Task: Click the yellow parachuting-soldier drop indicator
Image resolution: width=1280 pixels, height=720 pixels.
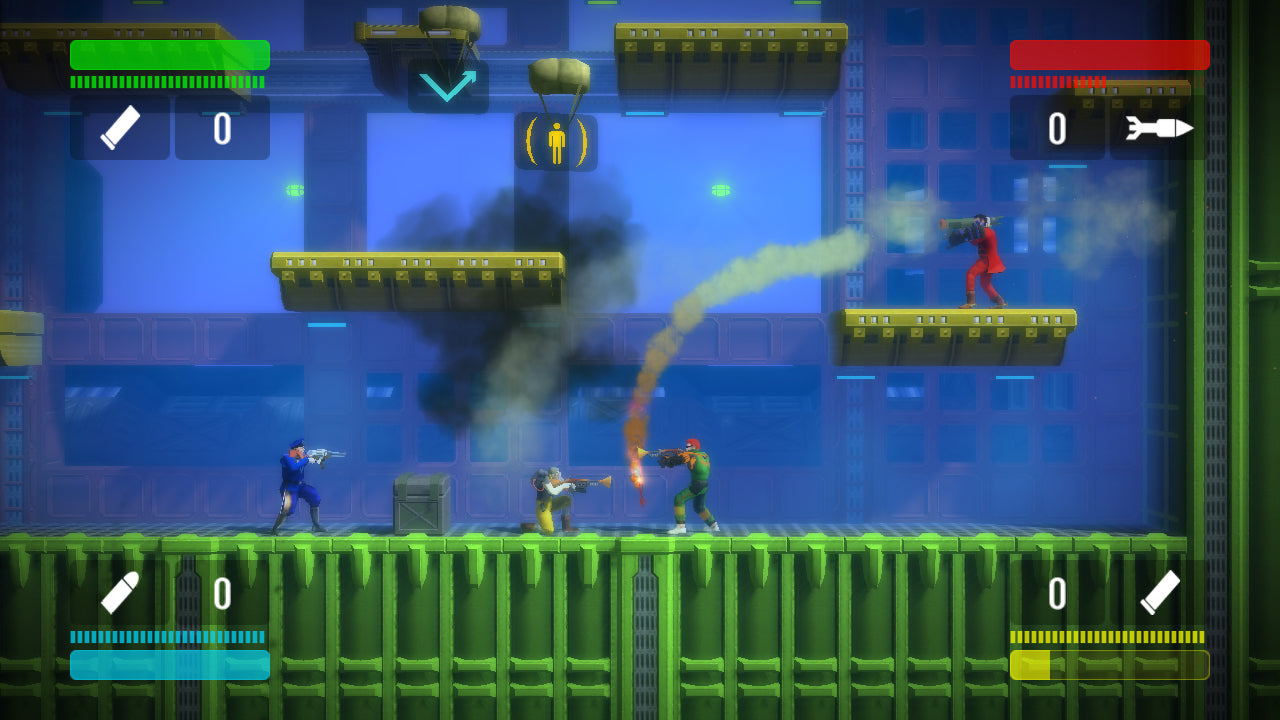Action: 556,140
